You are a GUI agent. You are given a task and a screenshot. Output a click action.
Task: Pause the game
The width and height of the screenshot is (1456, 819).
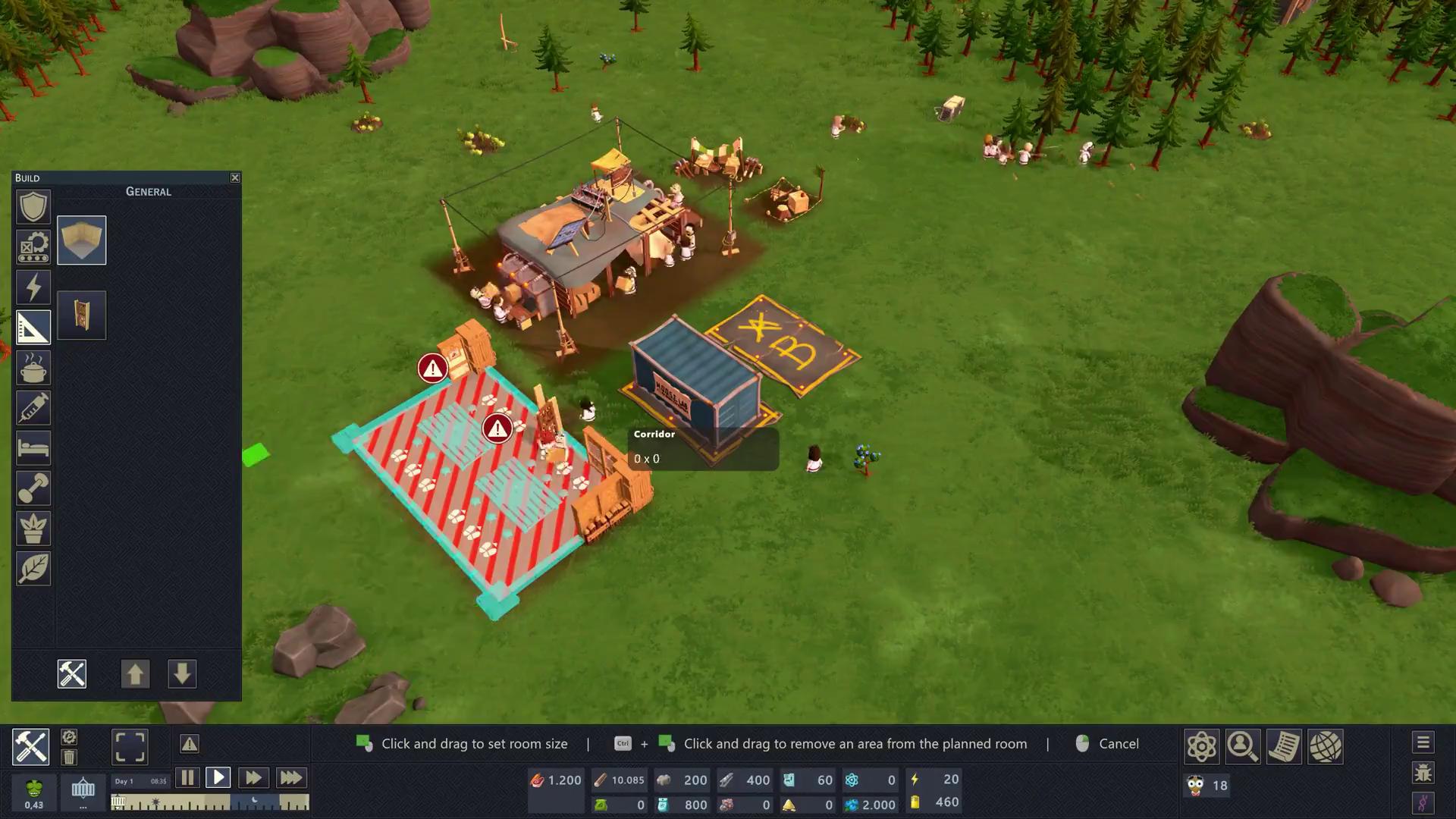(x=187, y=777)
